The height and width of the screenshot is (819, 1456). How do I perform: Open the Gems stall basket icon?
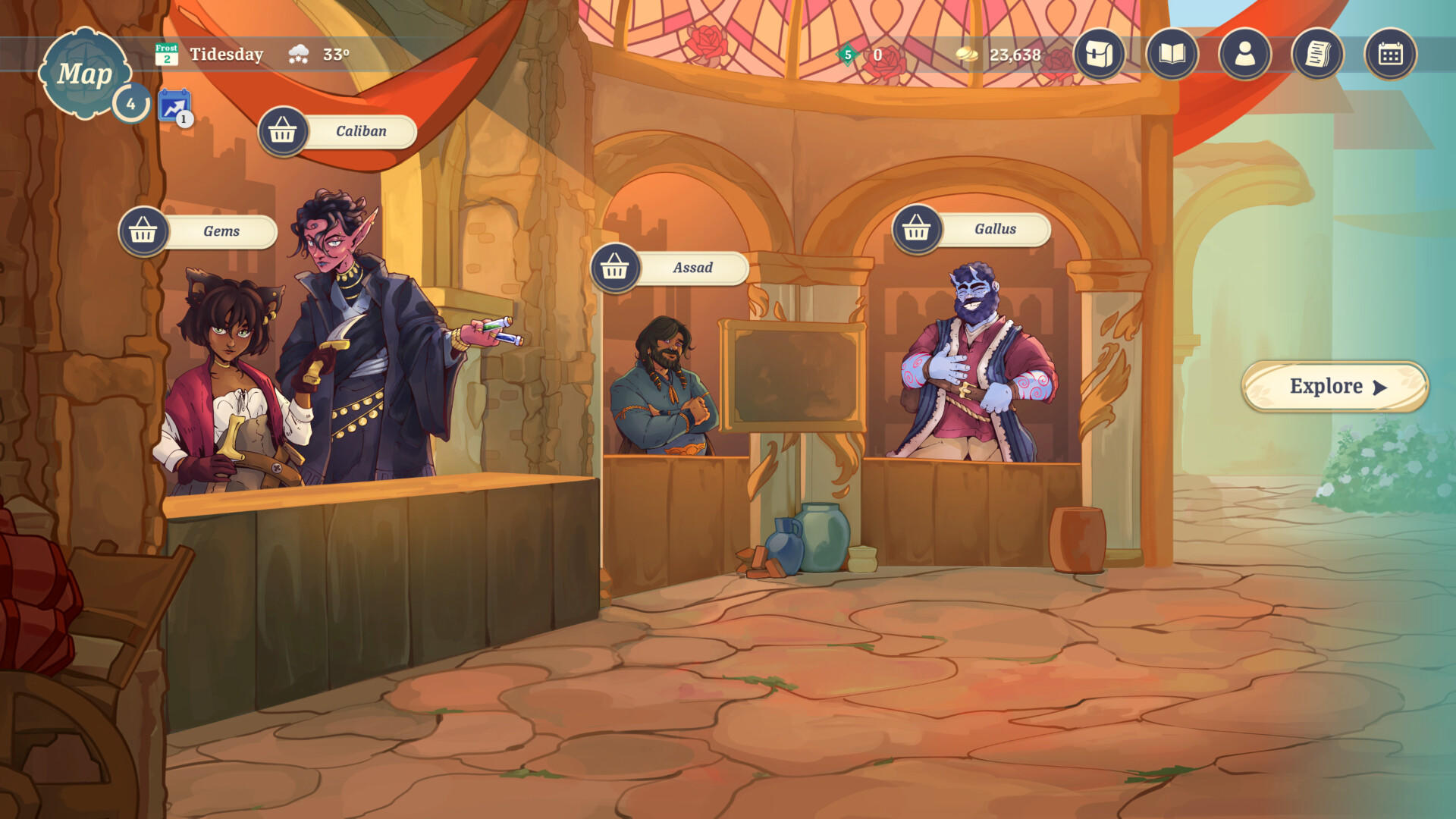click(x=144, y=232)
